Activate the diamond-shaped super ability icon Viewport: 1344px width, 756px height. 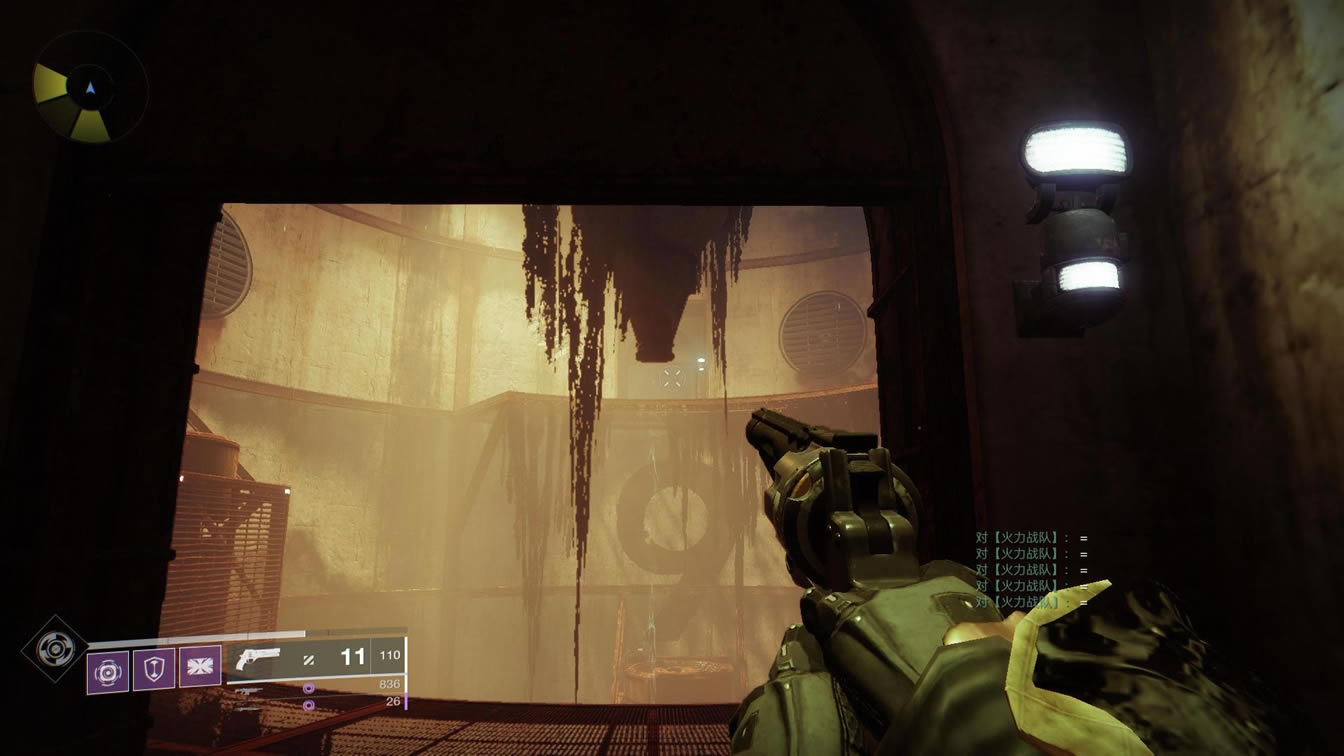(x=54, y=648)
